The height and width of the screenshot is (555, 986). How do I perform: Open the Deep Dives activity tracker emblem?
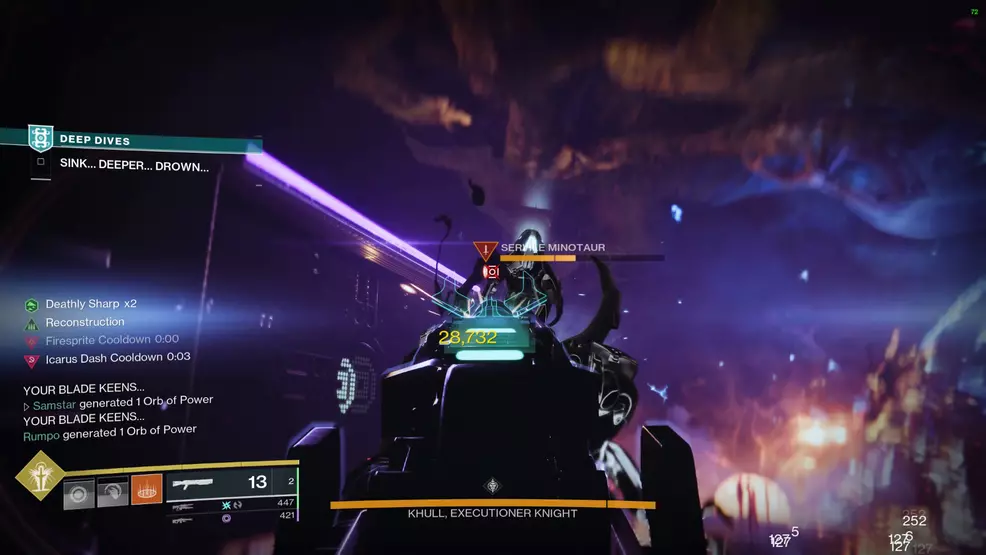(x=39, y=139)
